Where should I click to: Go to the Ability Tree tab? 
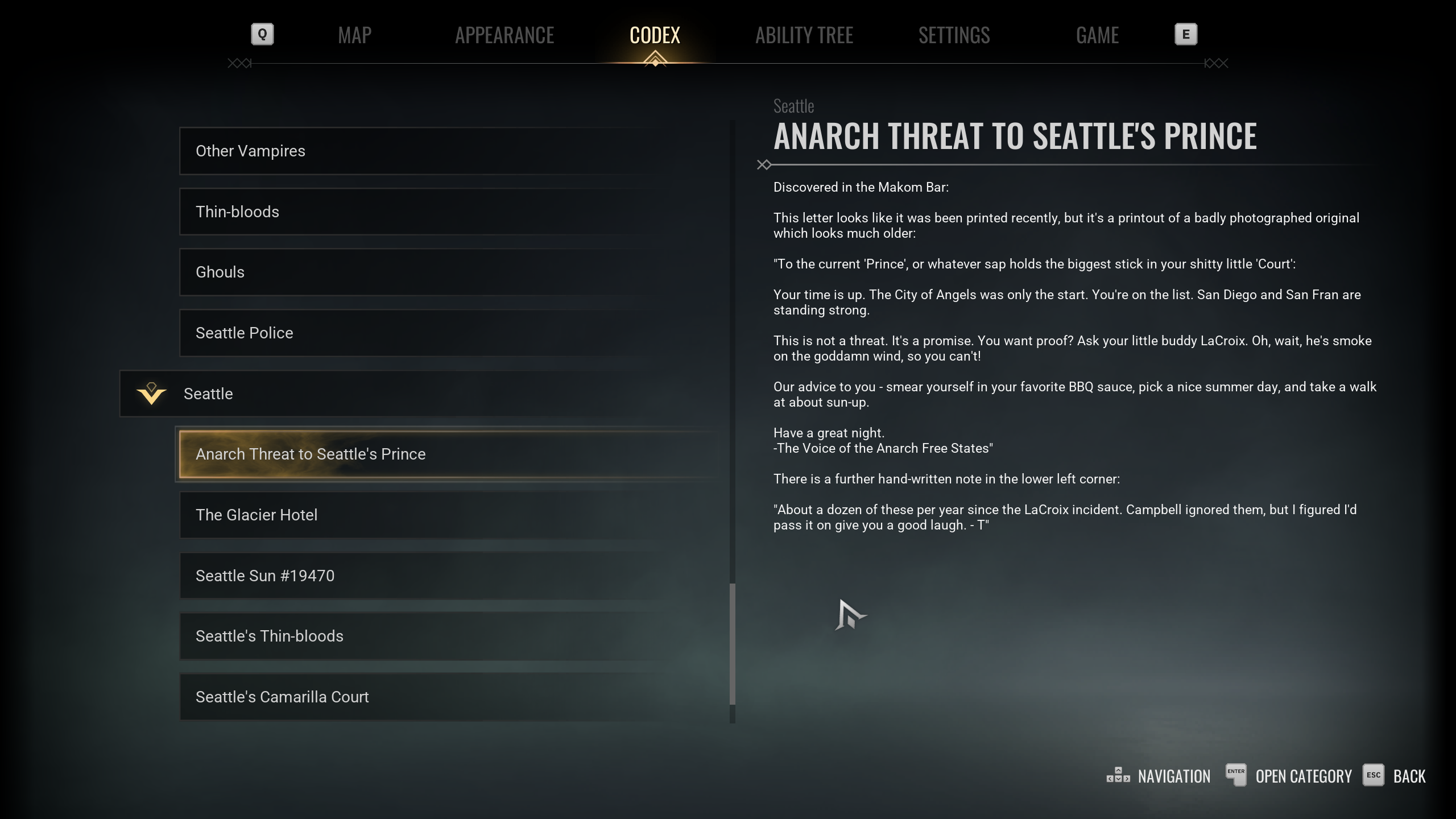tap(804, 35)
